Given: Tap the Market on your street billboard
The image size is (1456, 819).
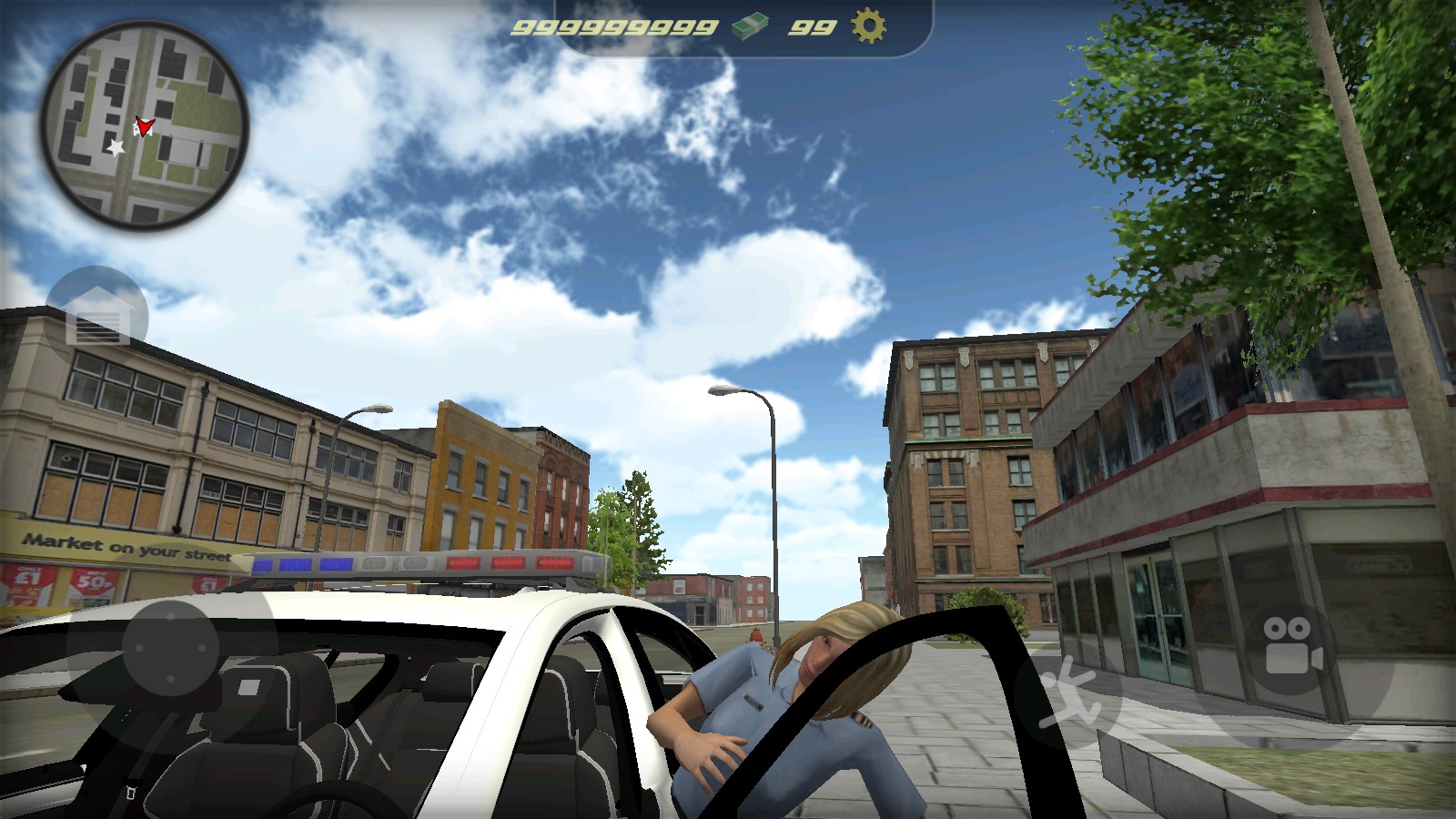Looking at the screenshot, I should click(127, 546).
